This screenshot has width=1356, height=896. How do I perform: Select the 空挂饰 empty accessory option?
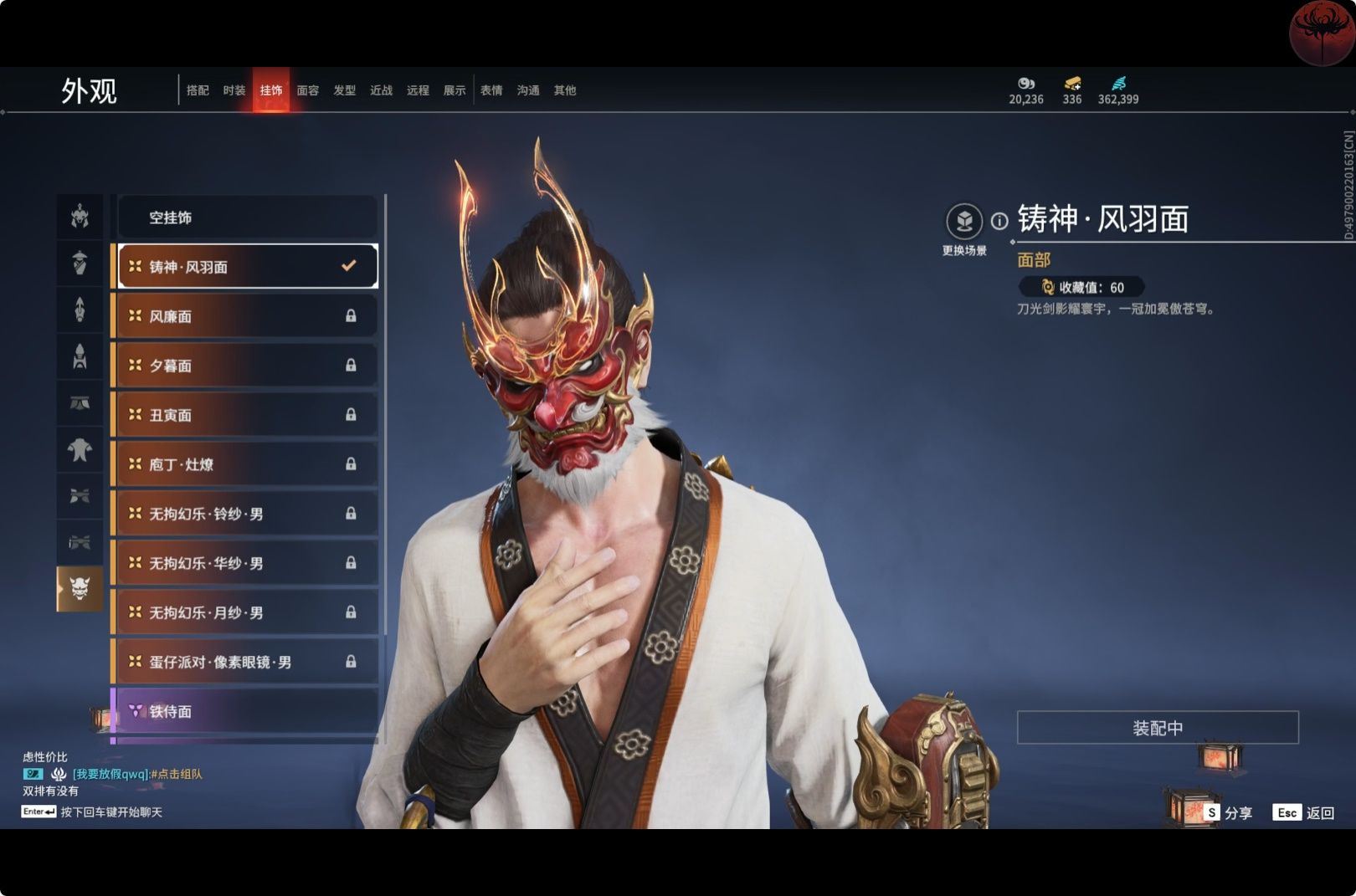coord(247,218)
